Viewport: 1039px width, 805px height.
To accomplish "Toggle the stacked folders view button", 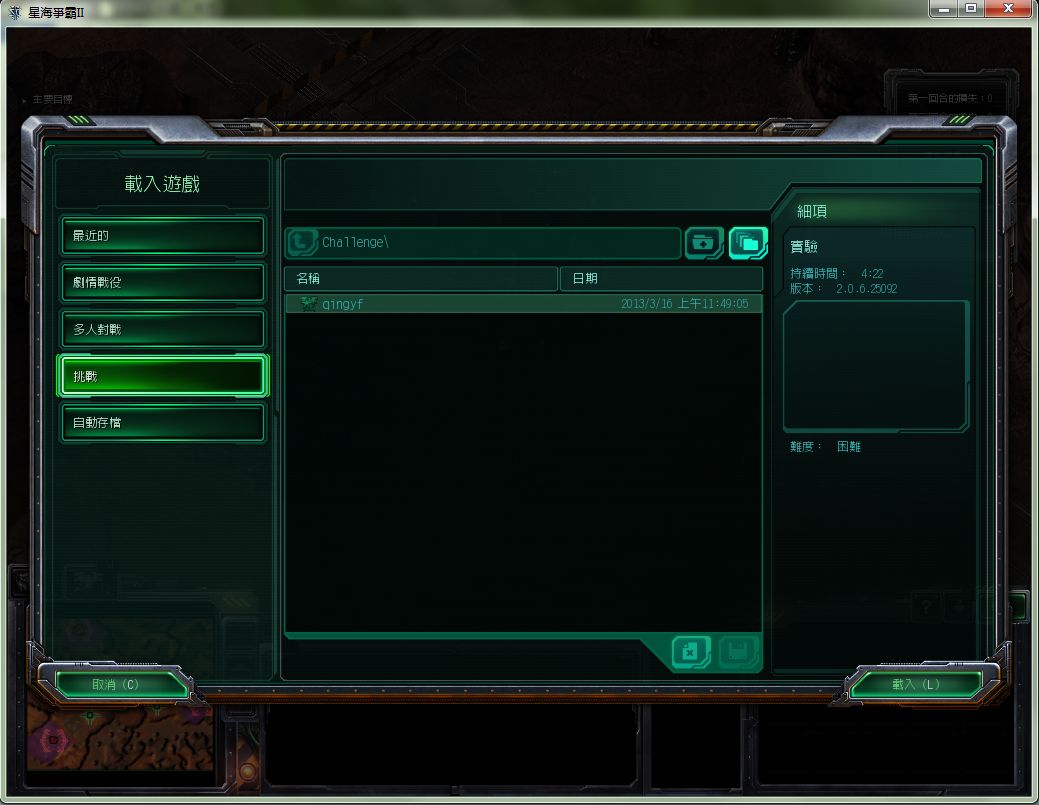I will click(x=748, y=242).
